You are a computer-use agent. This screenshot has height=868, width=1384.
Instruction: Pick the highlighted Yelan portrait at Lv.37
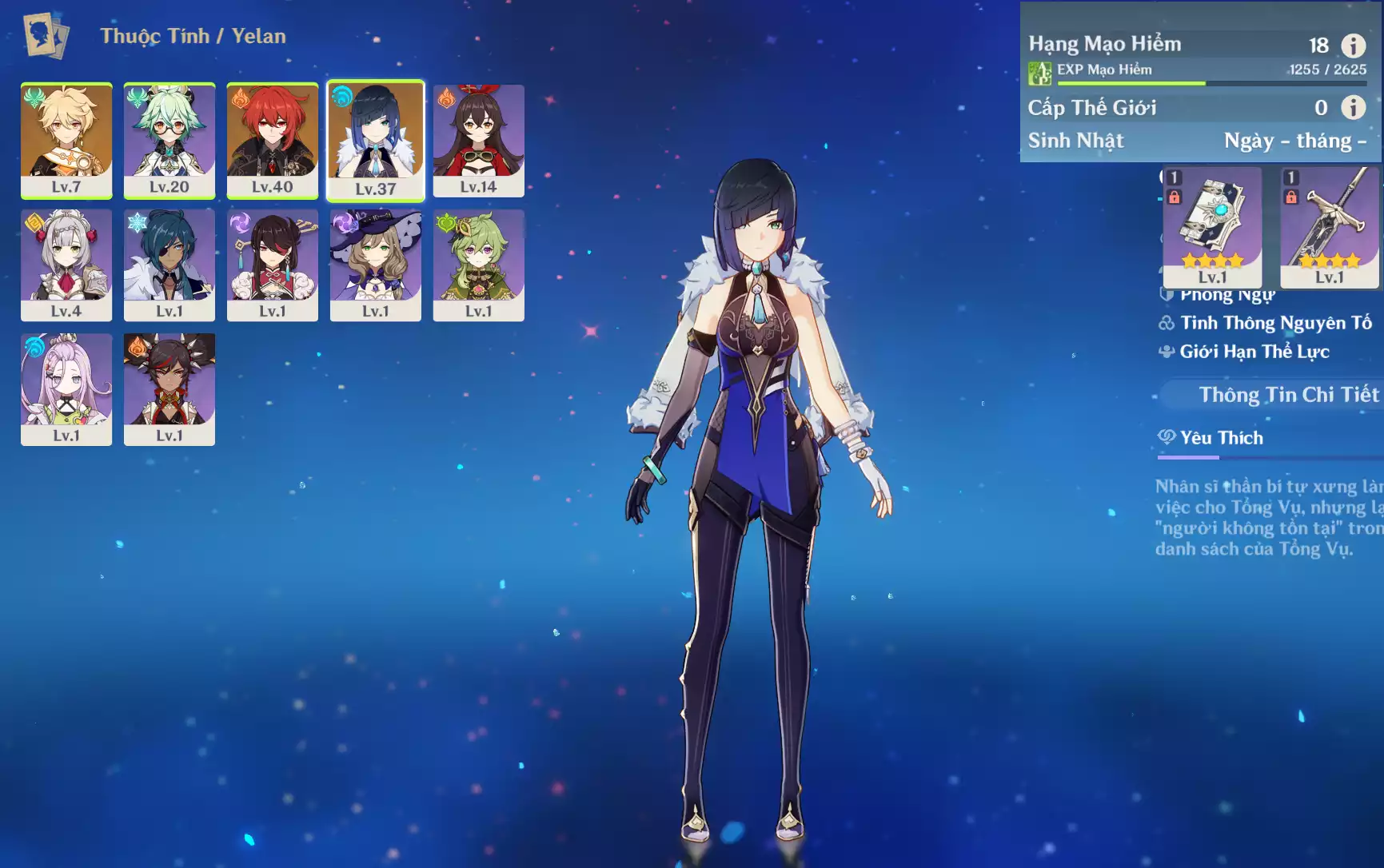tap(376, 140)
